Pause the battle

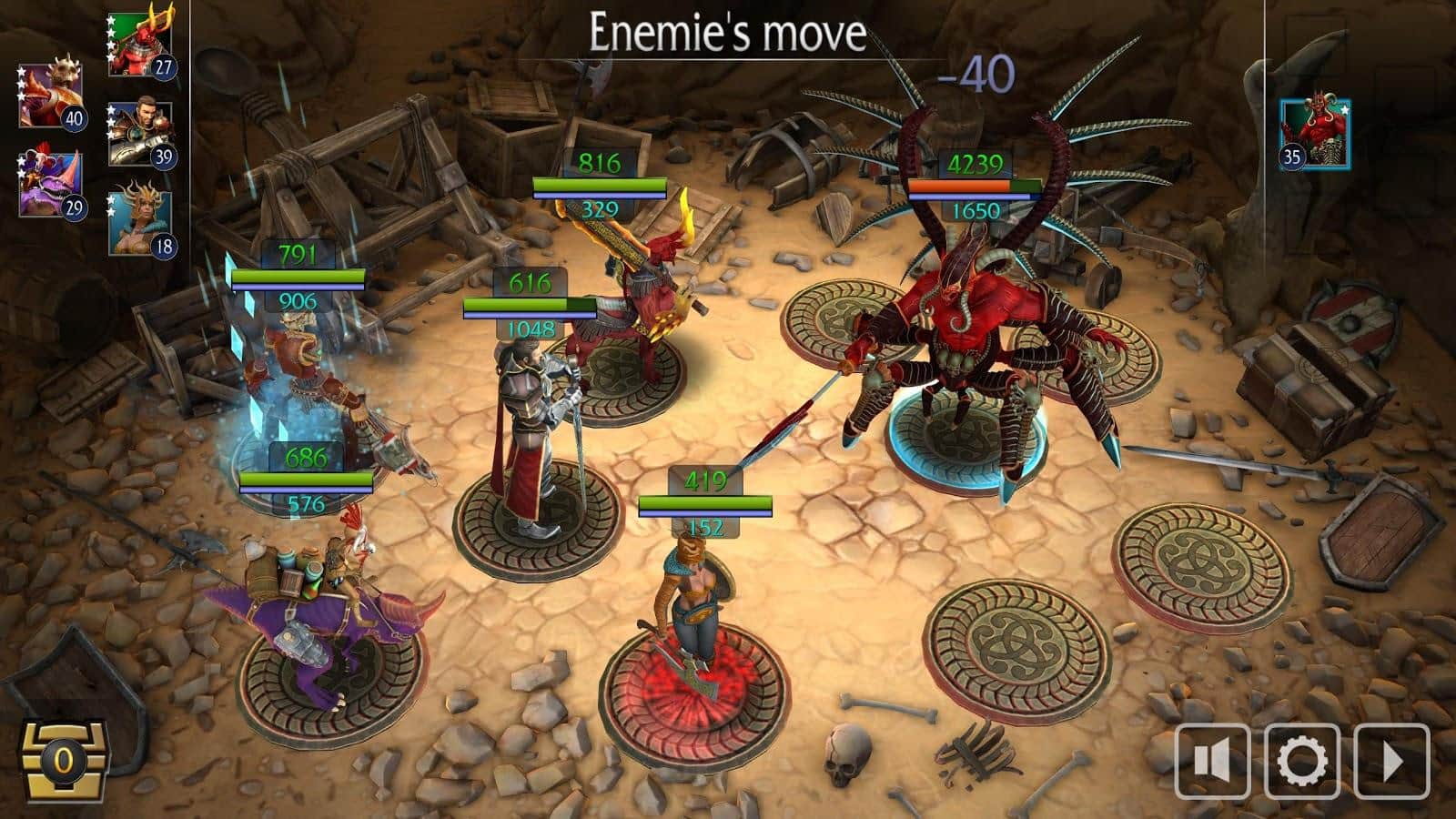[1211, 762]
